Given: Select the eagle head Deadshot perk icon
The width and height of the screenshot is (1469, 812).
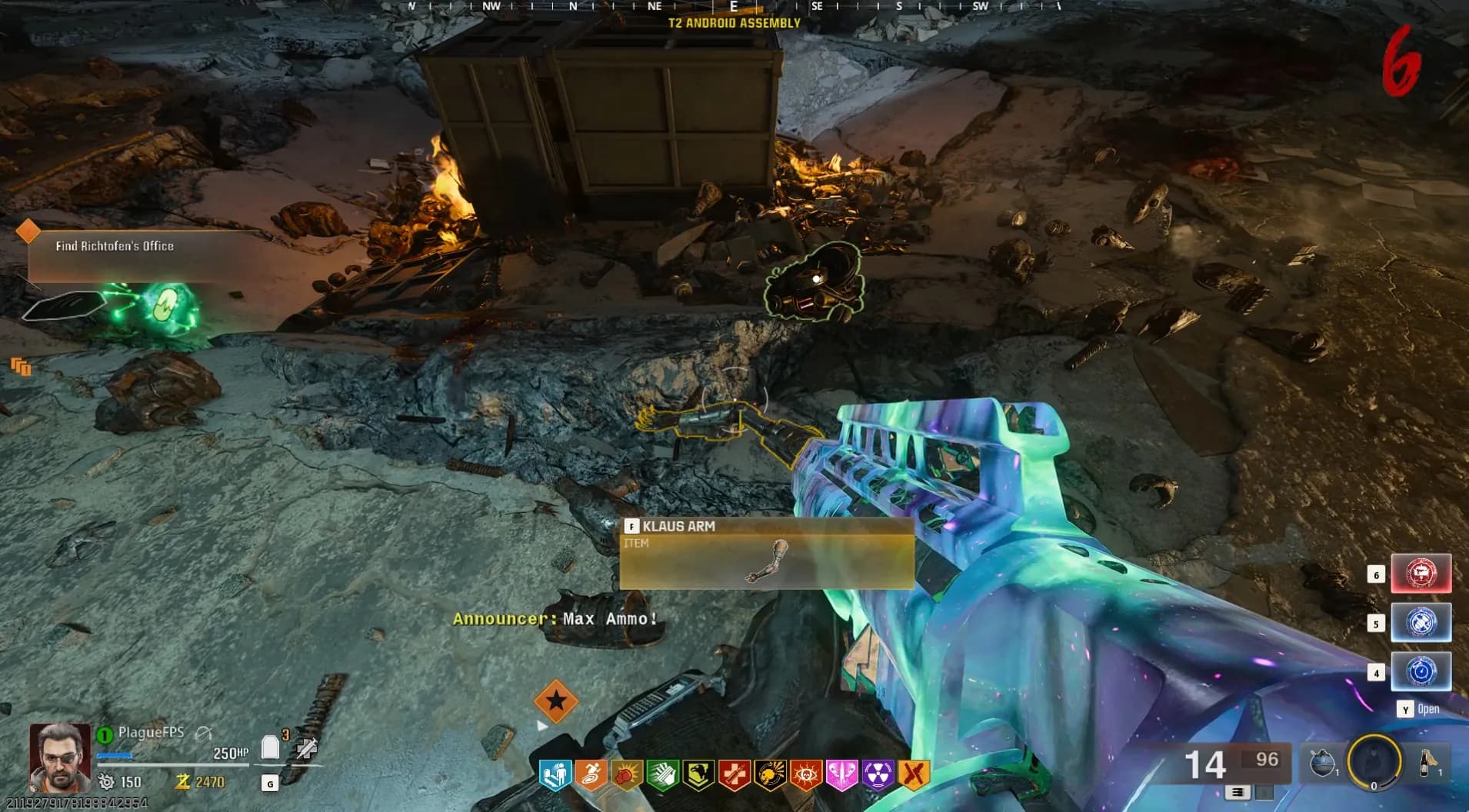Looking at the screenshot, I should [x=698, y=775].
